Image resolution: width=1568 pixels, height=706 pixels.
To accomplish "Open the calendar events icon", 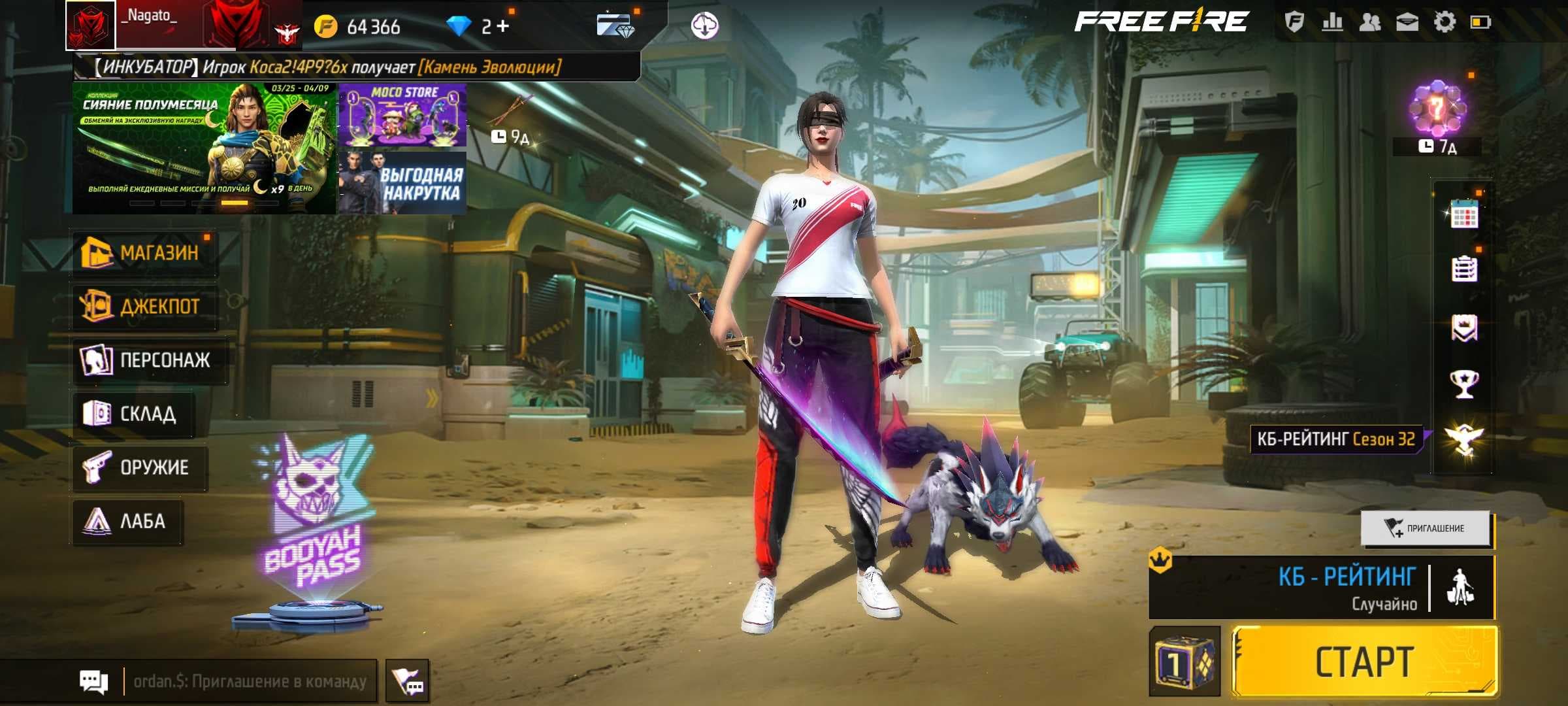I will [x=1463, y=214].
